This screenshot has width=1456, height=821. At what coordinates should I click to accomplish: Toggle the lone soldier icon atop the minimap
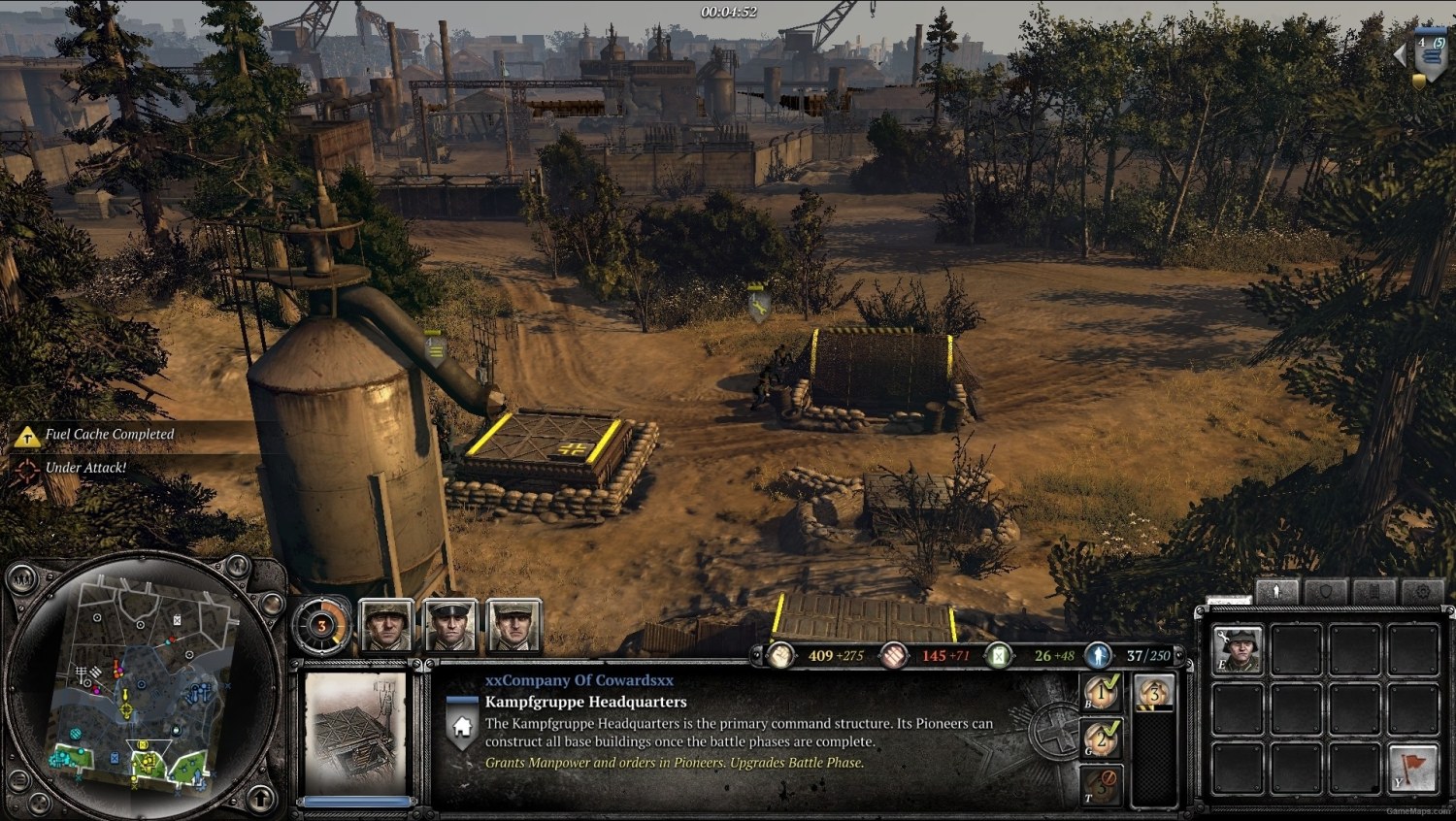click(237, 568)
